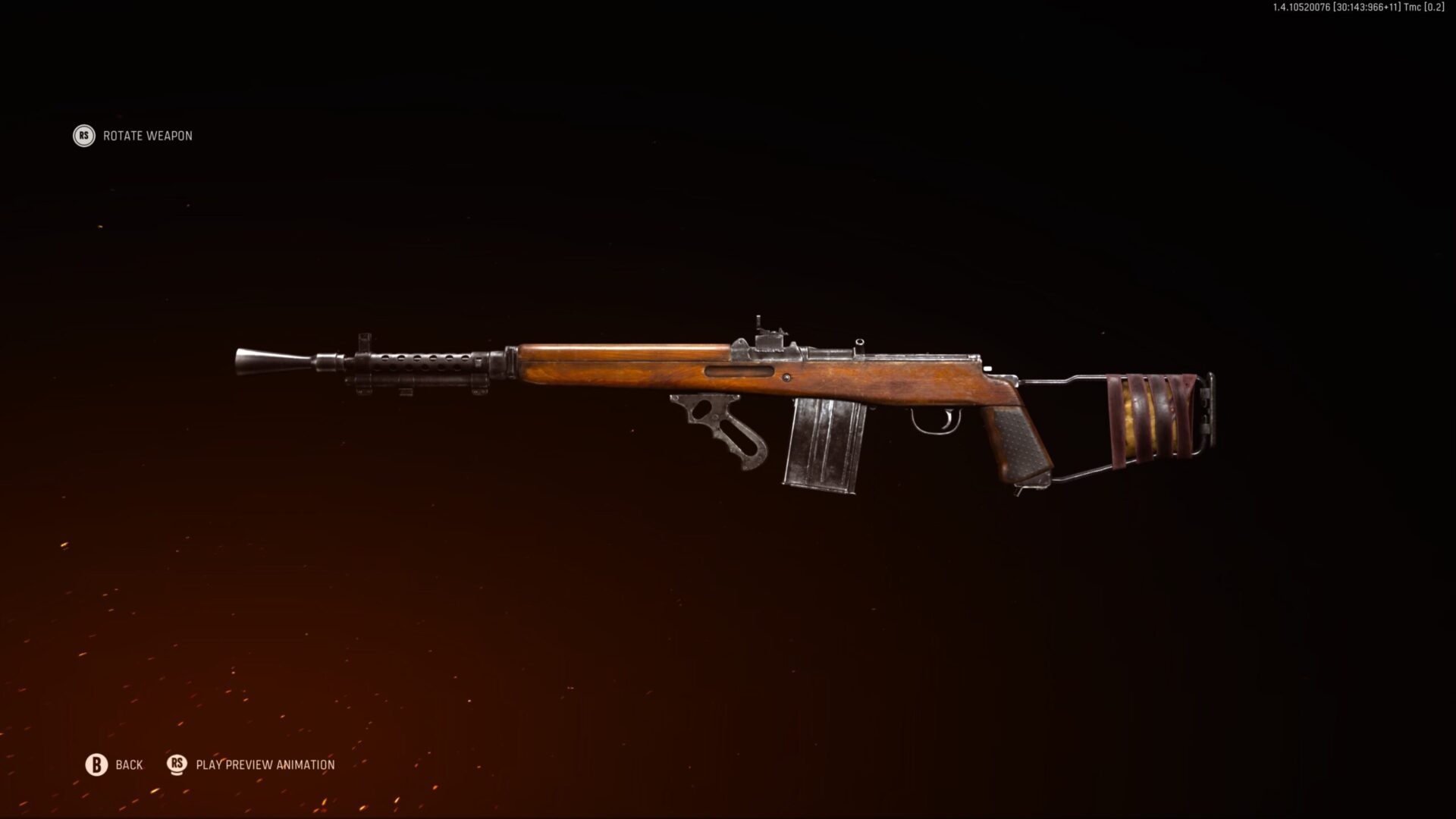Click the PLAY PREVIEW ANIMATION text
The height and width of the screenshot is (819, 1456).
[x=265, y=764]
